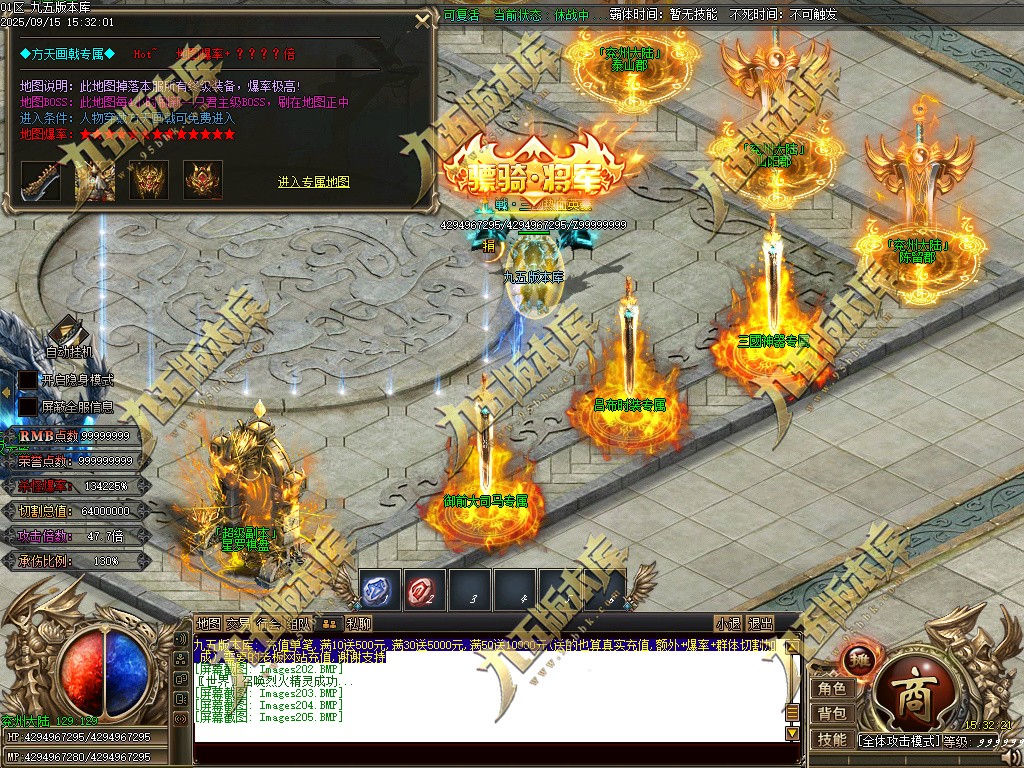Select the serrated blade reward icon
The height and width of the screenshot is (768, 1024).
pos(41,180)
